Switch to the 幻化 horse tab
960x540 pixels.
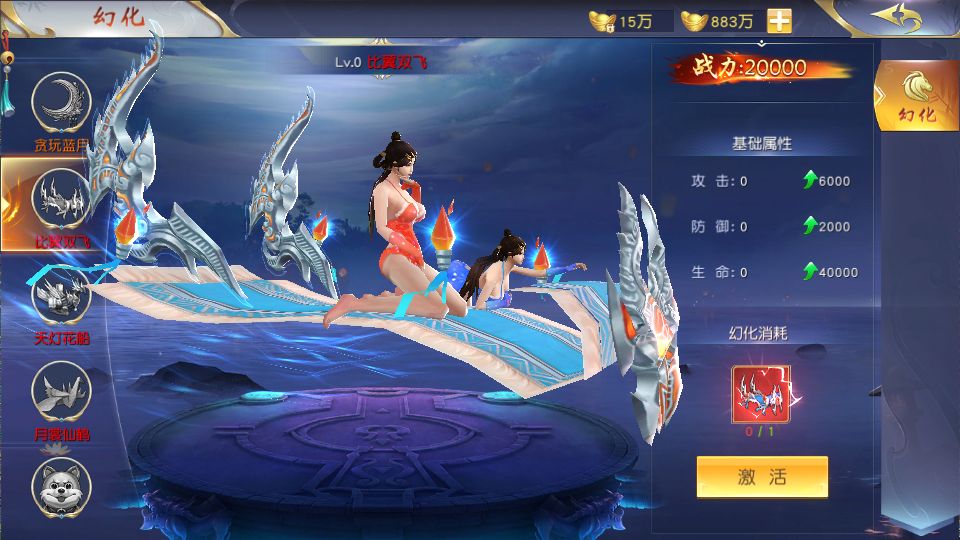(x=916, y=96)
